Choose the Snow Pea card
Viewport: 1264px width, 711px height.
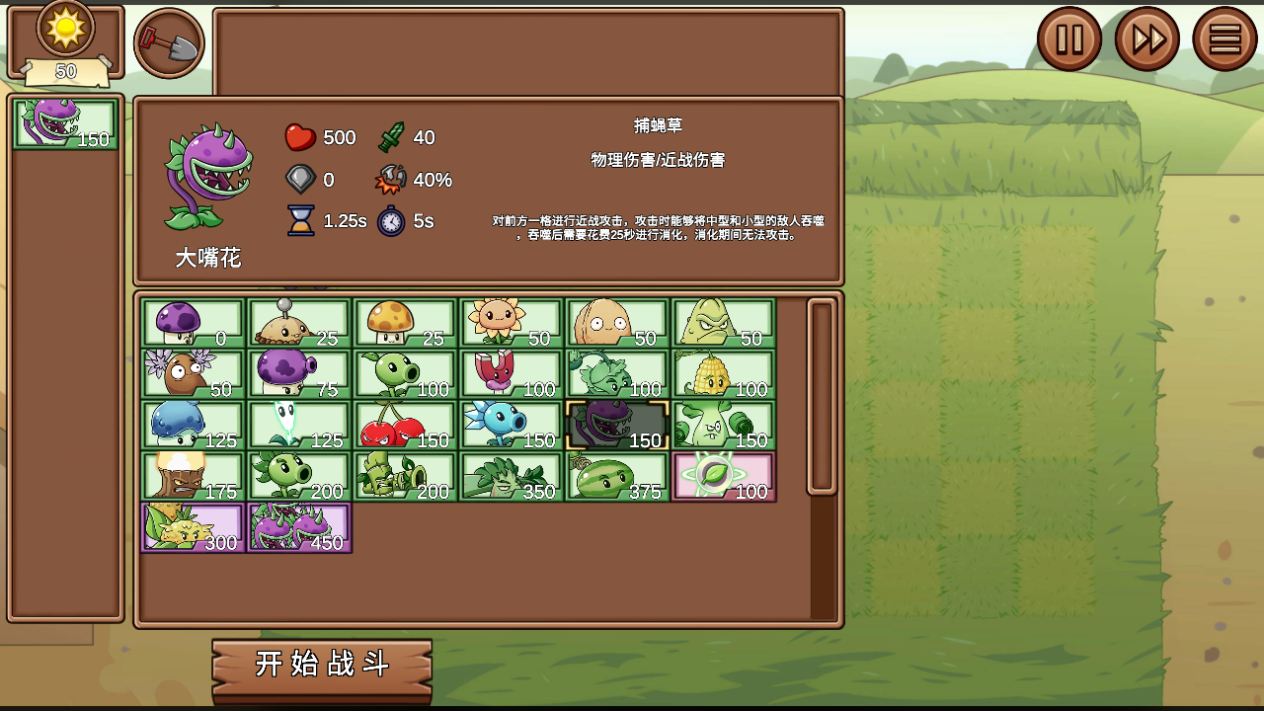point(511,425)
